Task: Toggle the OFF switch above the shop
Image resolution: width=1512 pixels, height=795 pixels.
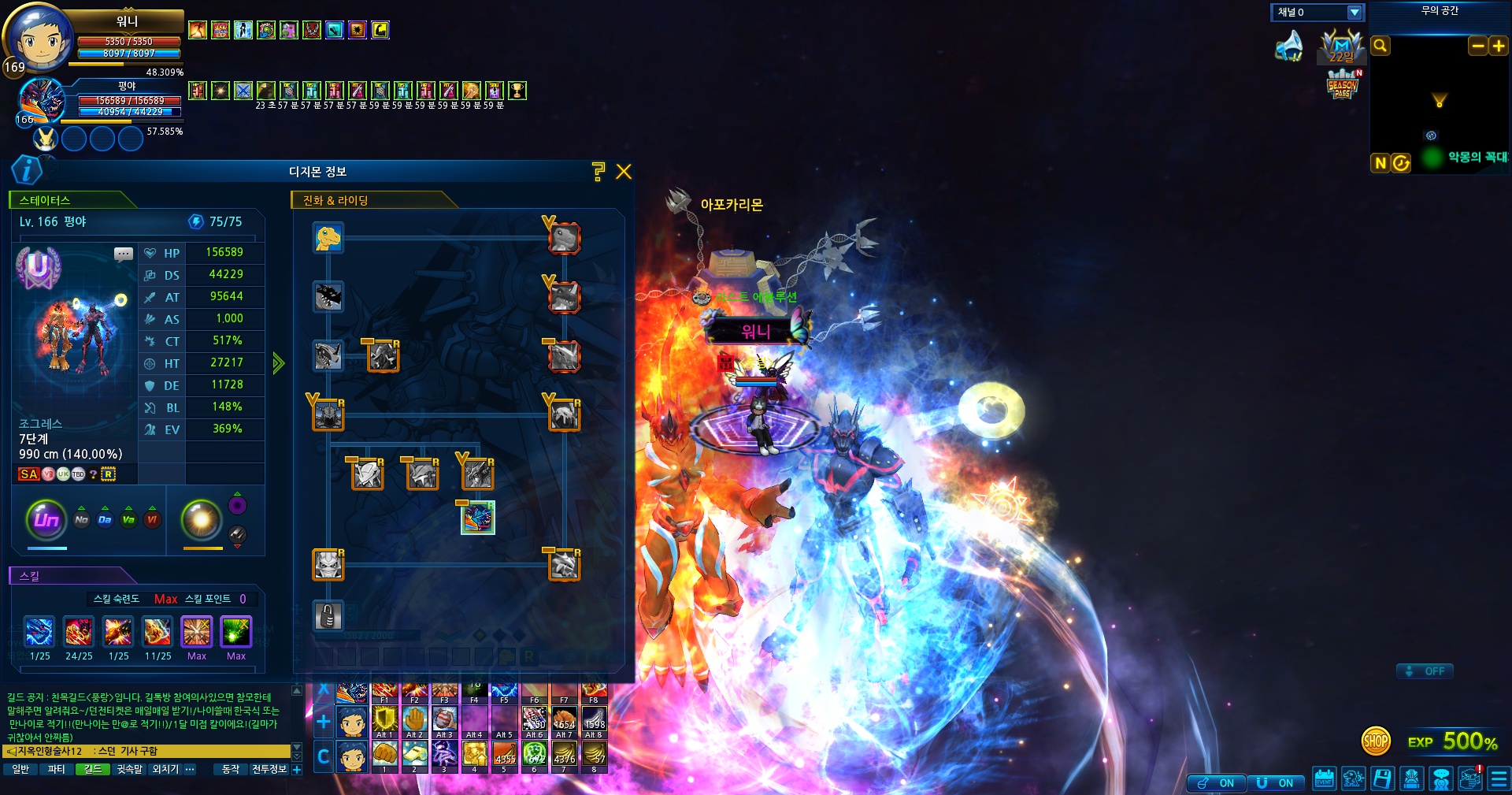Action: point(1425,671)
